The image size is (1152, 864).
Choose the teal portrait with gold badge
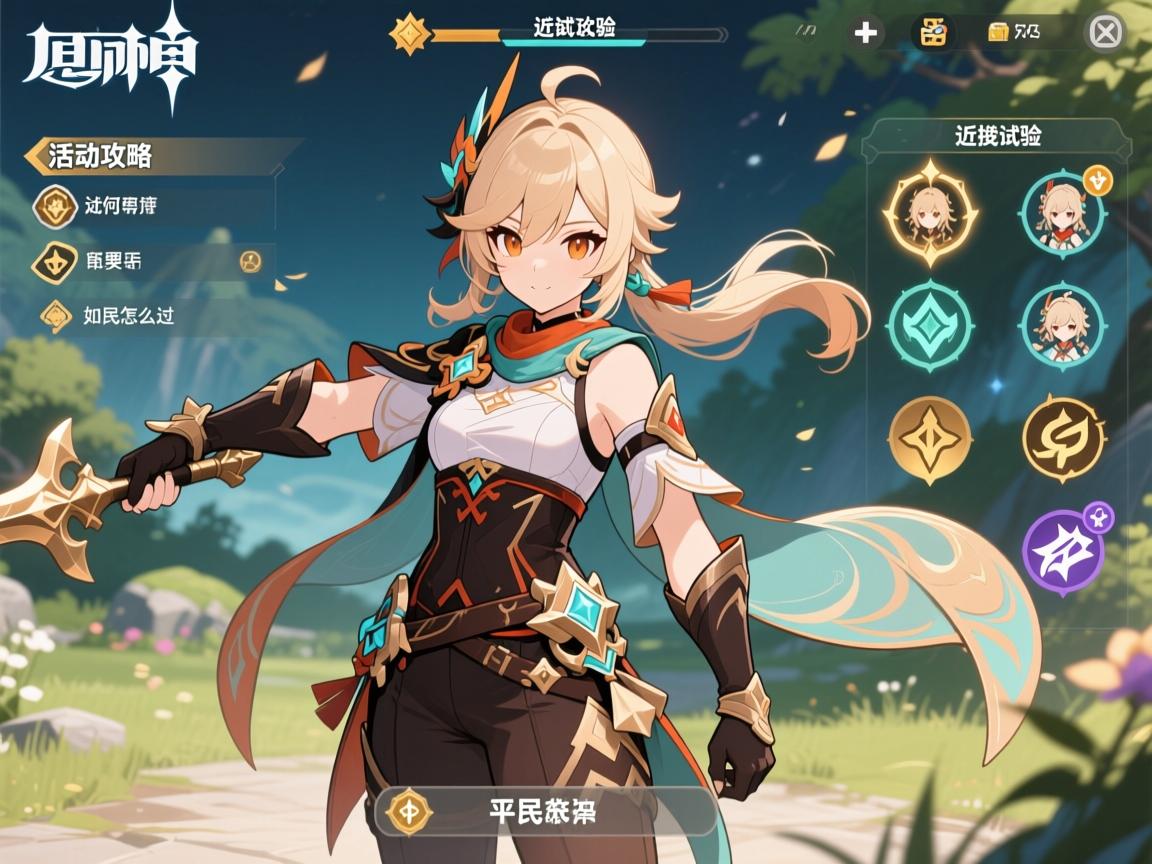coord(1063,212)
